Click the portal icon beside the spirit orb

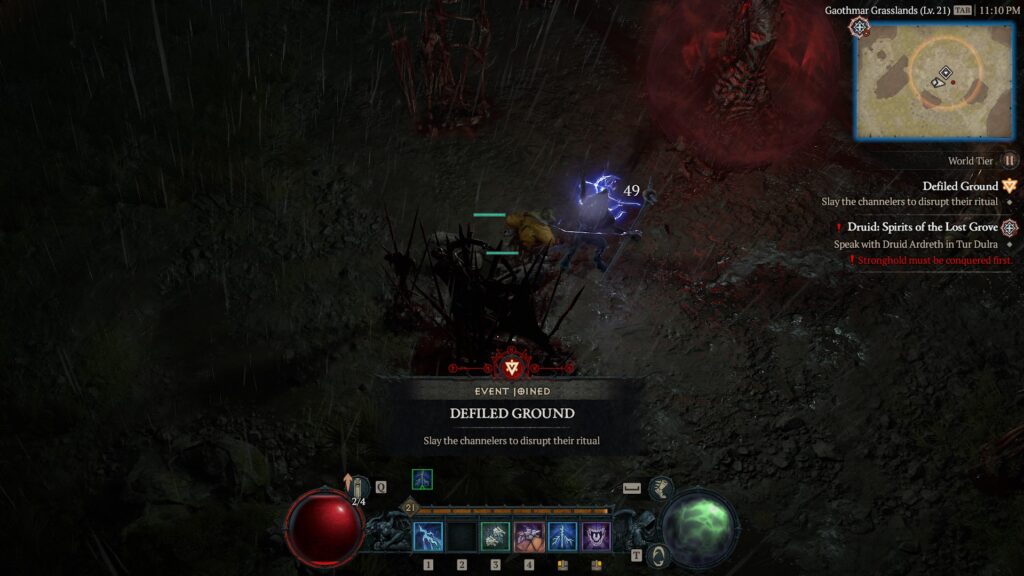[658, 555]
